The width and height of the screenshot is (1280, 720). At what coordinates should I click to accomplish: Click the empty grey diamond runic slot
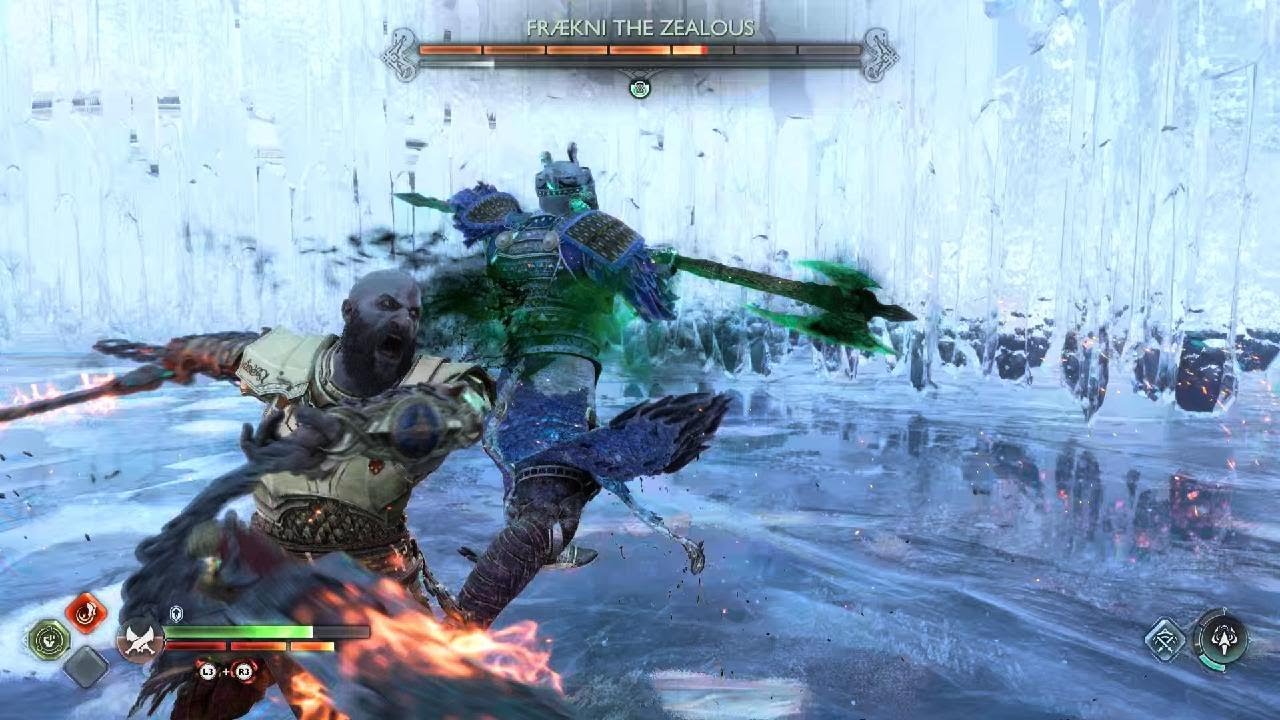pos(86,667)
